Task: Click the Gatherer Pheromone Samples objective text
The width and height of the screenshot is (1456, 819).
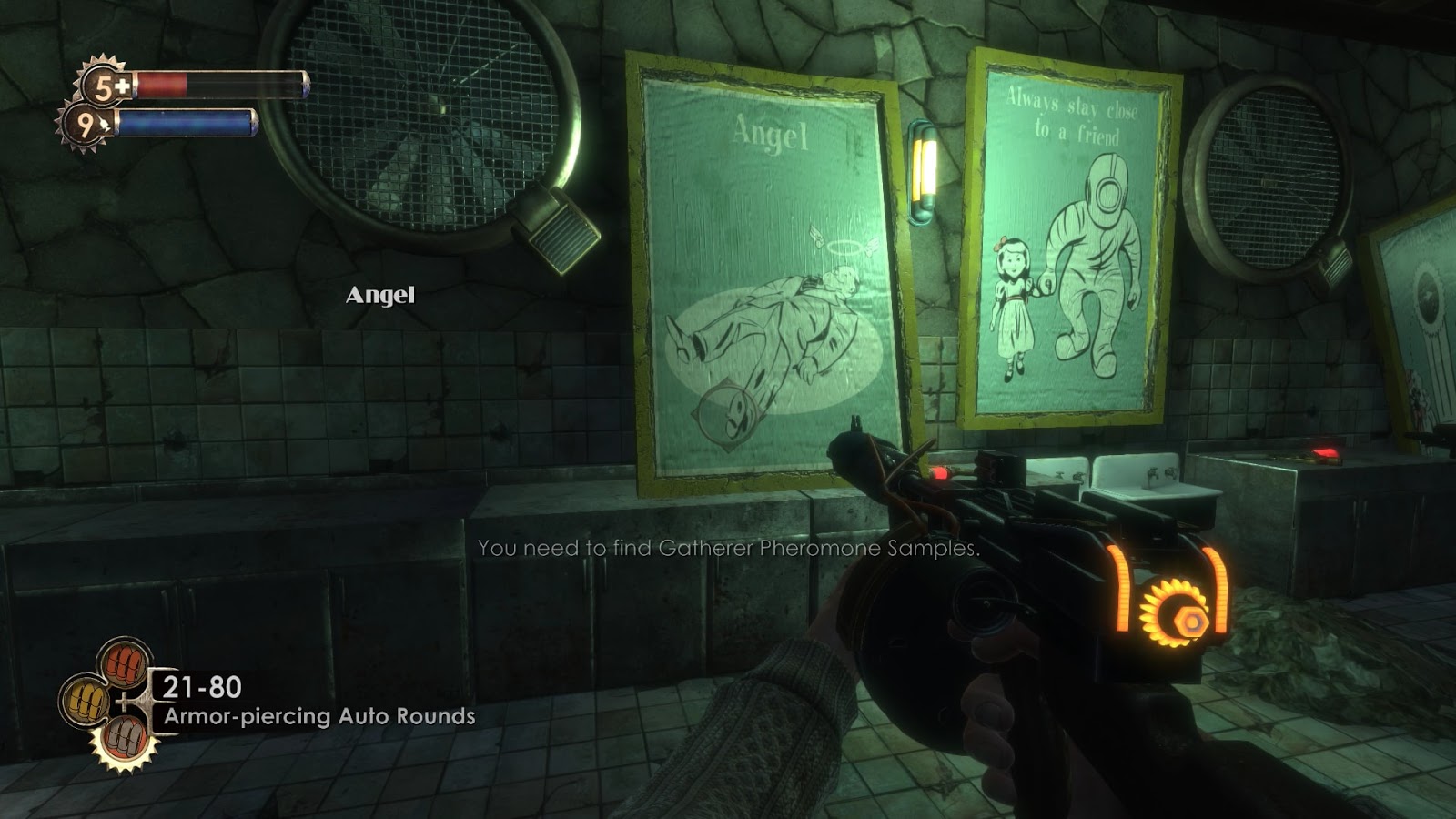Action: tap(728, 550)
